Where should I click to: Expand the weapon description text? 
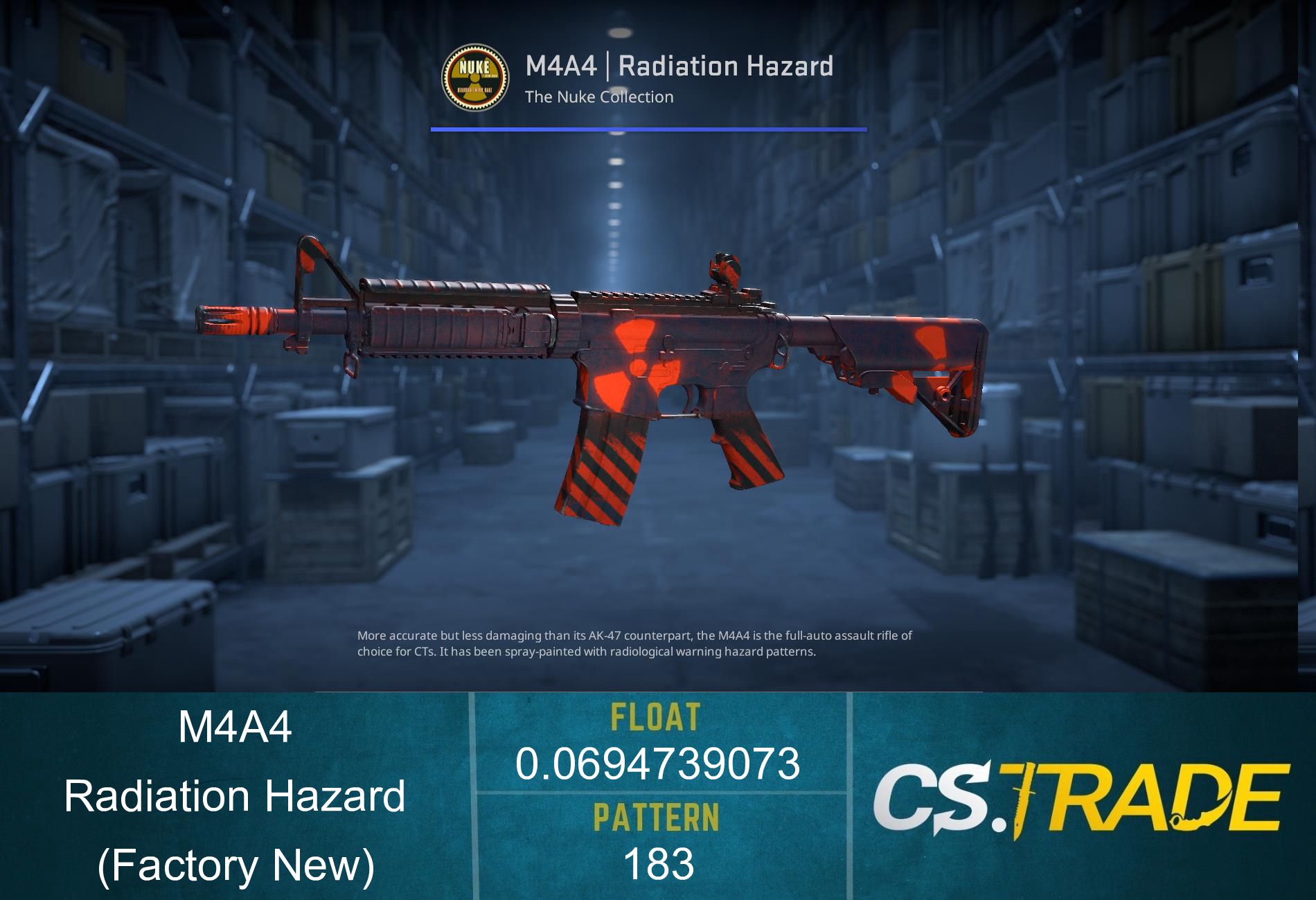pyautogui.click(x=635, y=644)
